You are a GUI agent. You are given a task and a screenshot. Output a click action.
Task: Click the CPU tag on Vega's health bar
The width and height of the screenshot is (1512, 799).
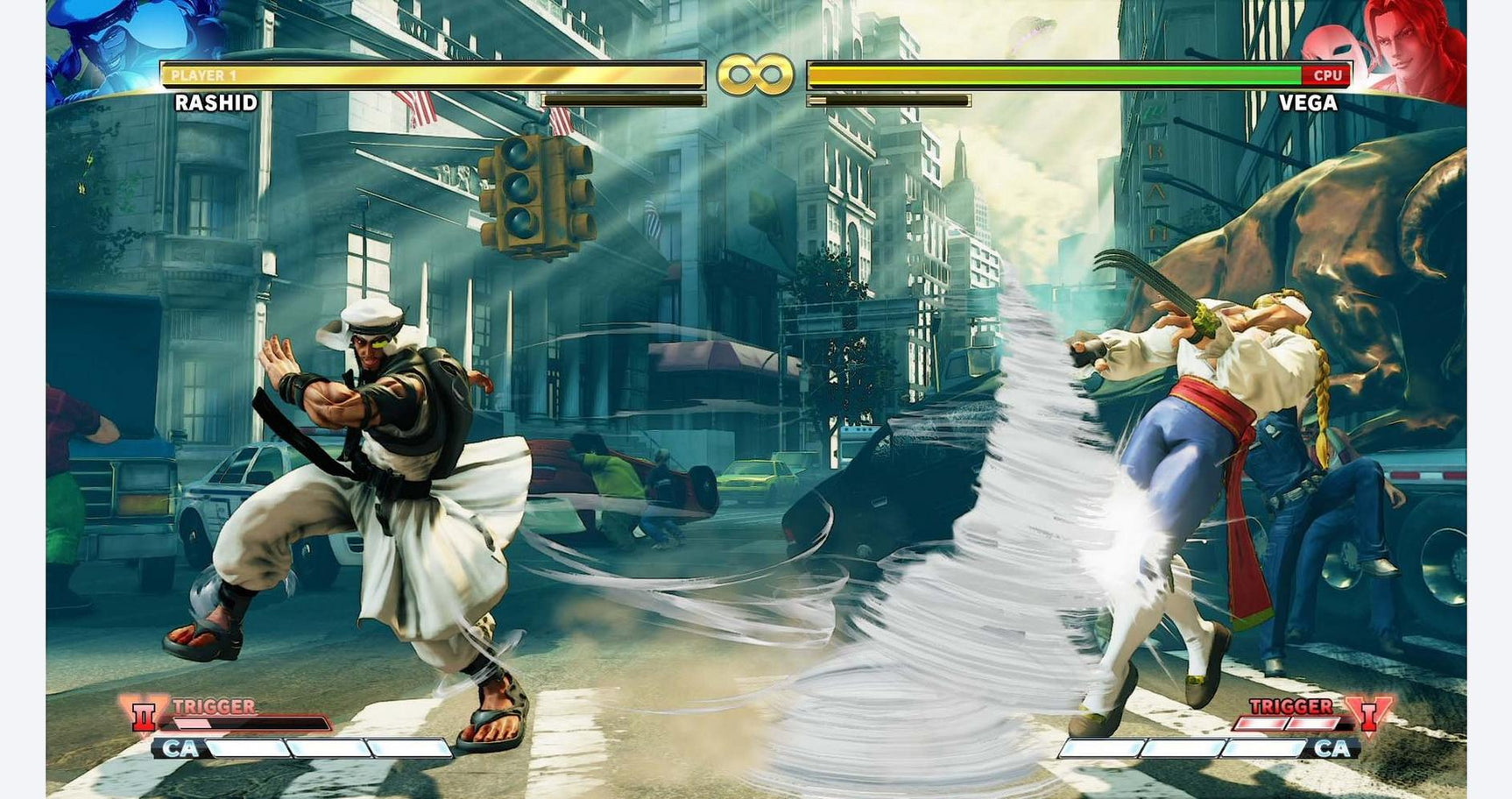[1328, 75]
